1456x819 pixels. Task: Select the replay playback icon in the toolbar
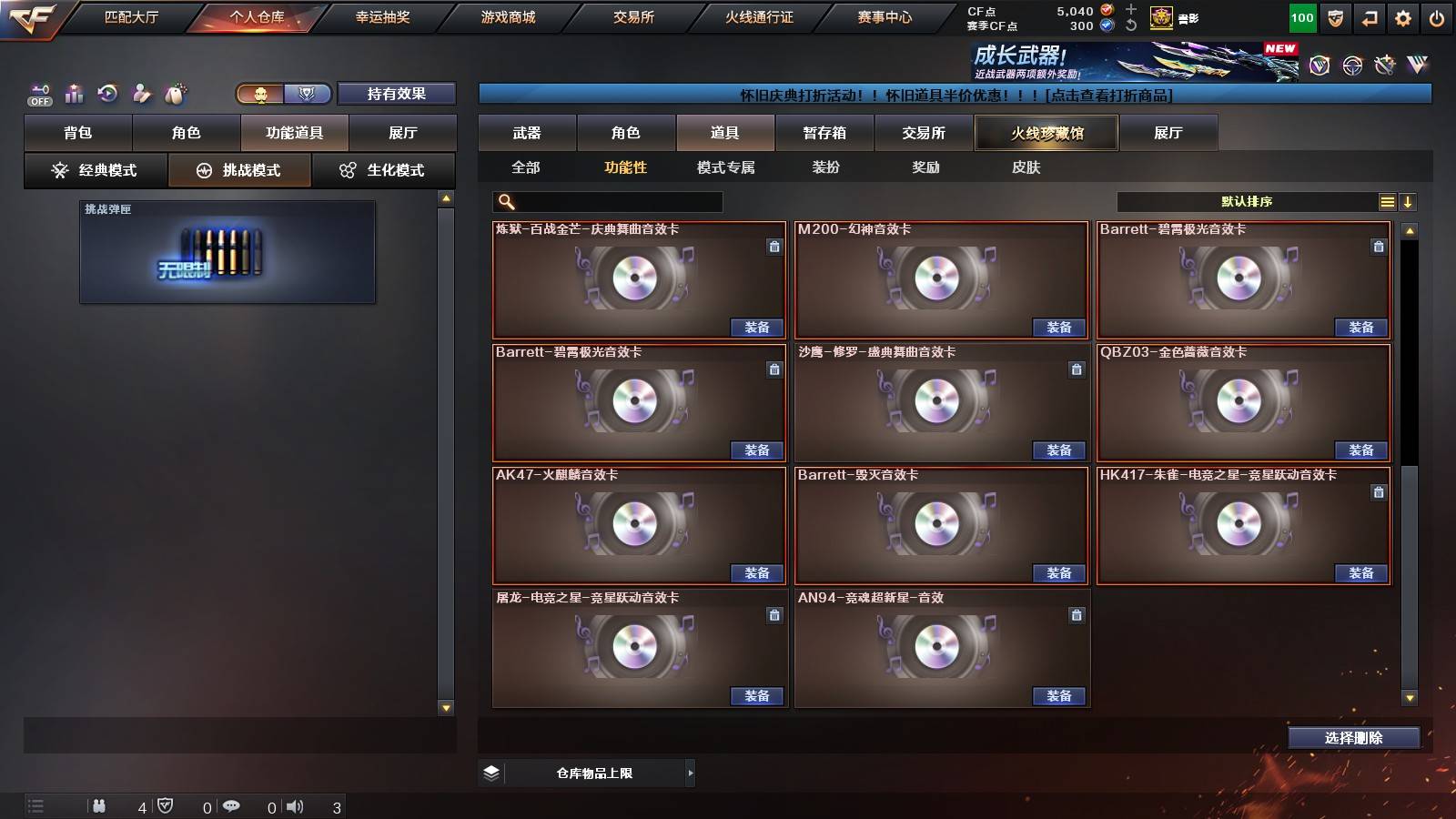point(107,92)
